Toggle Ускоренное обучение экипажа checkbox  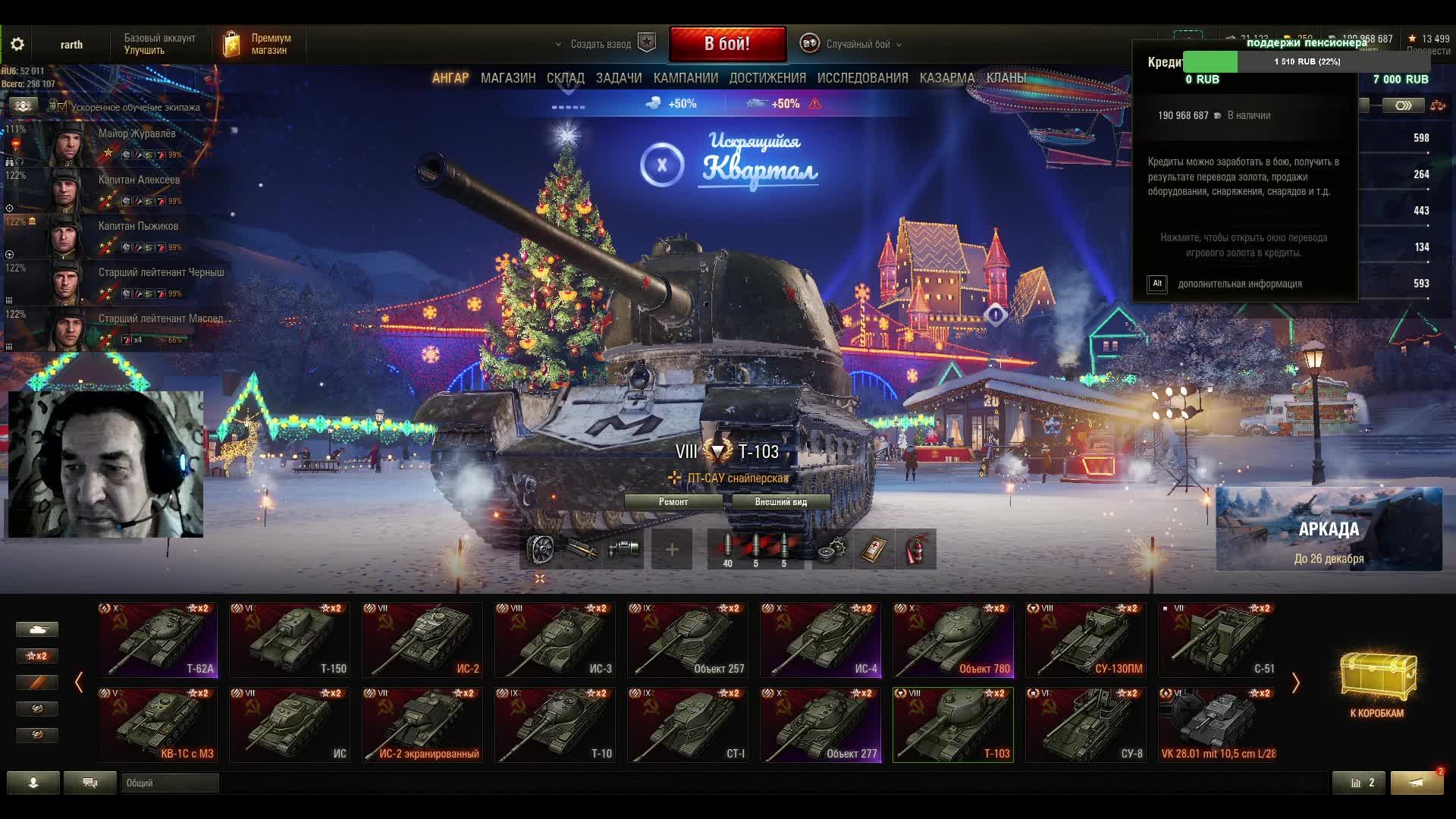[62, 108]
